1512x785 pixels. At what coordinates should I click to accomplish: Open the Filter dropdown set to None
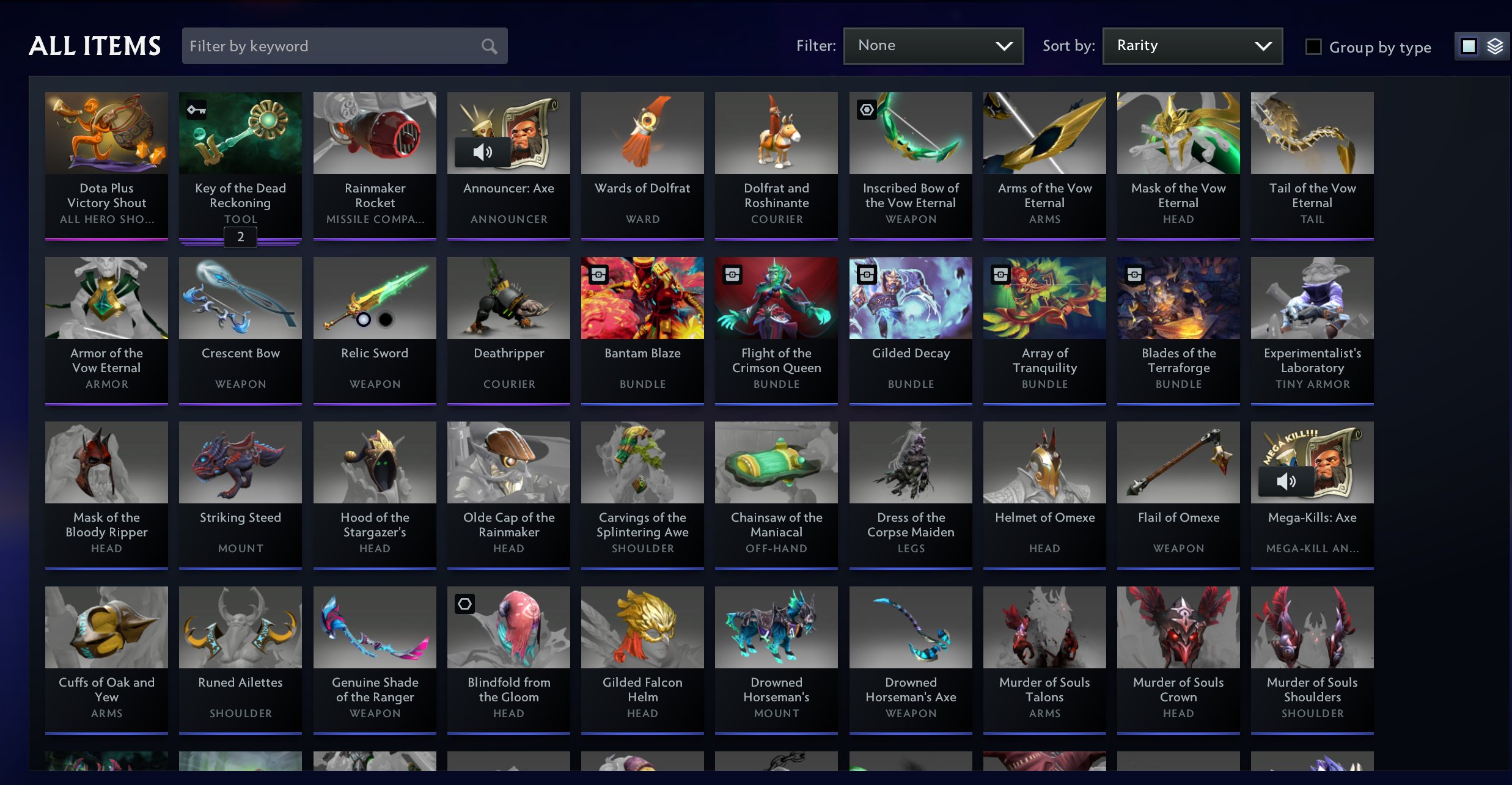pyautogui.click(x=933, y=45)
